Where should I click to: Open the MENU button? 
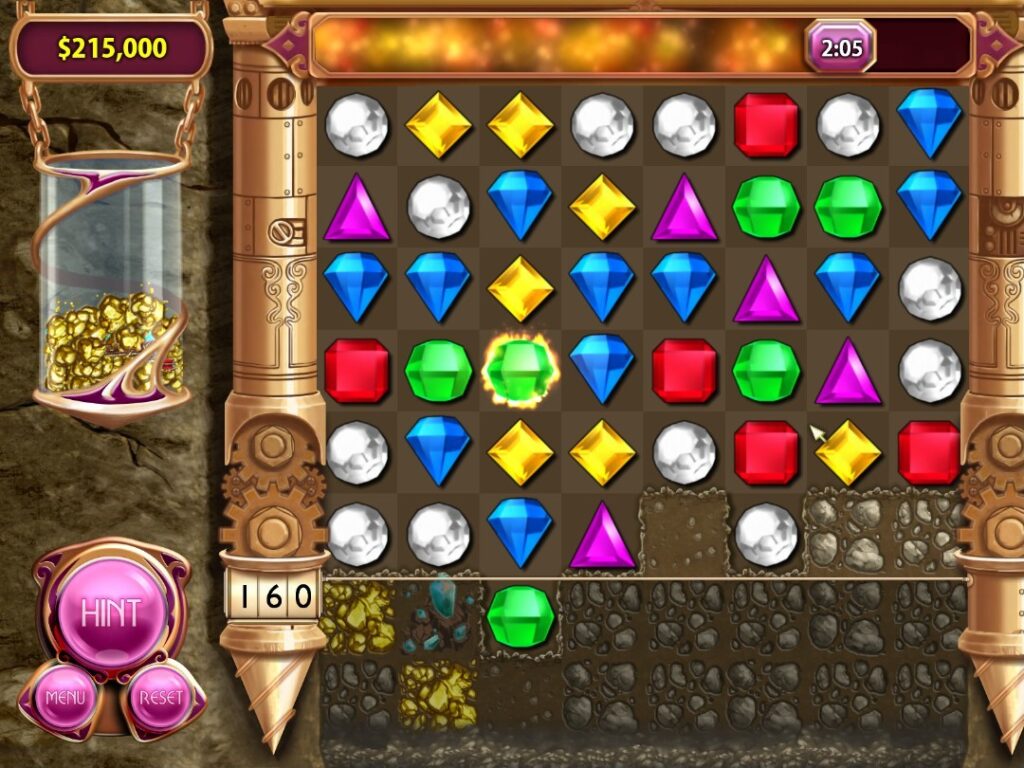[65, 696]
